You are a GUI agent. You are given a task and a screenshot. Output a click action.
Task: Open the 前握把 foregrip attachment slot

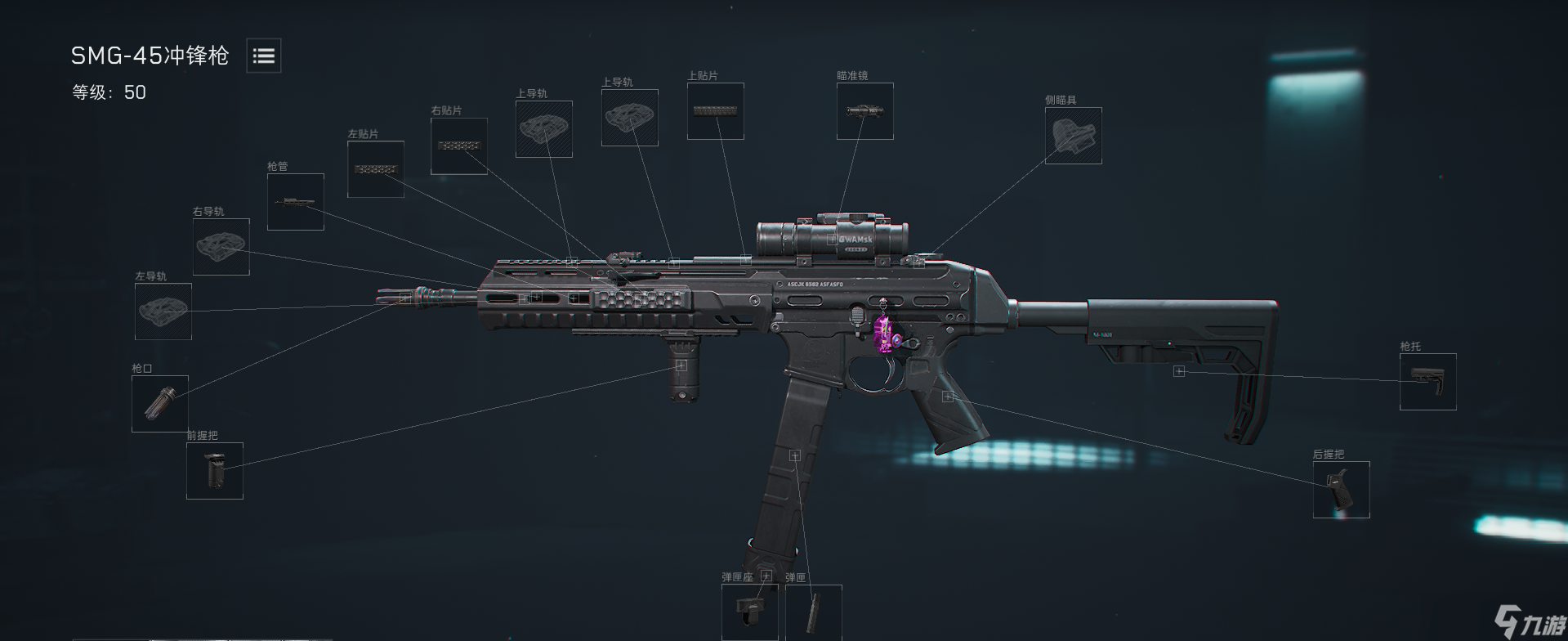[215, 472]
